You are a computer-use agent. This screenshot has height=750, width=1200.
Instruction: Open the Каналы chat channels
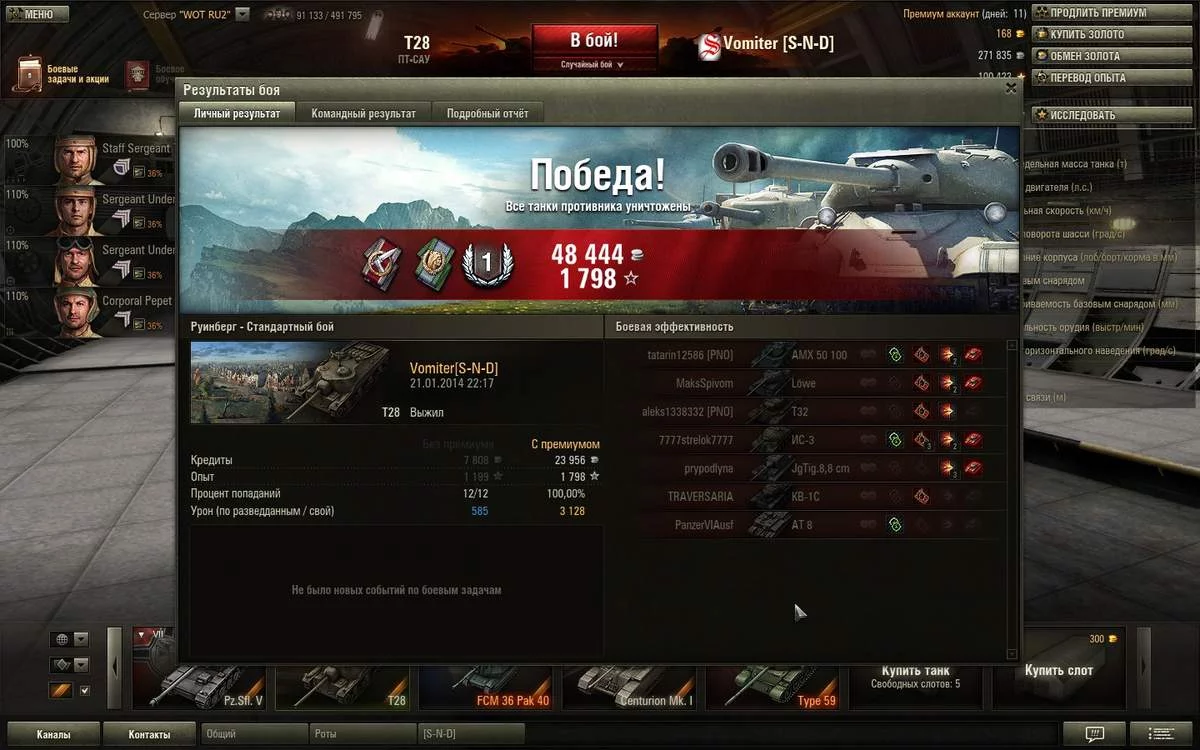coord(53,735)
